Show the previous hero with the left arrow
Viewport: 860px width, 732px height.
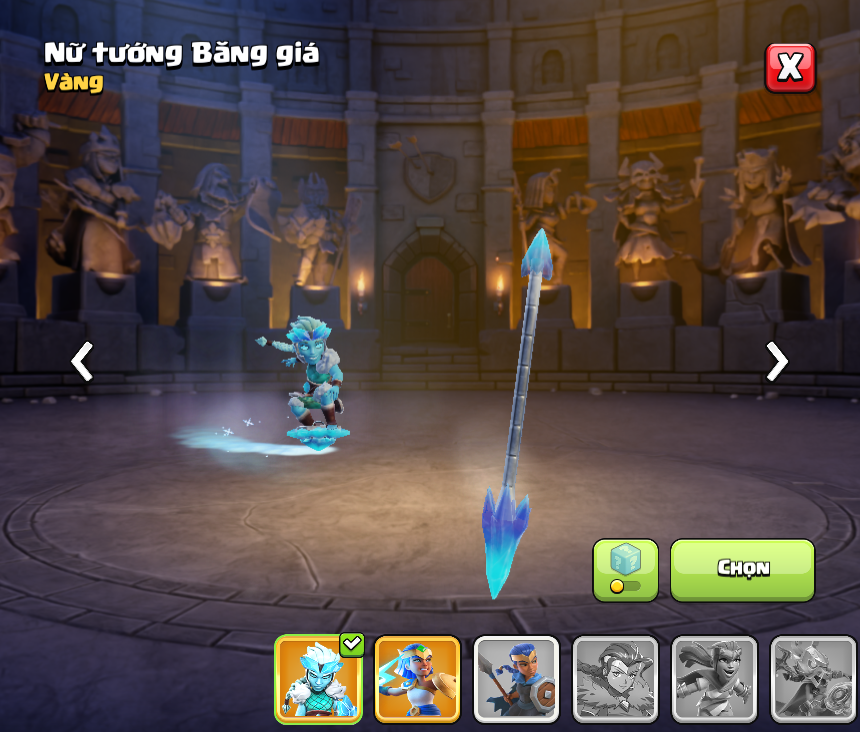pyautogui.click(x=82, y=361)
